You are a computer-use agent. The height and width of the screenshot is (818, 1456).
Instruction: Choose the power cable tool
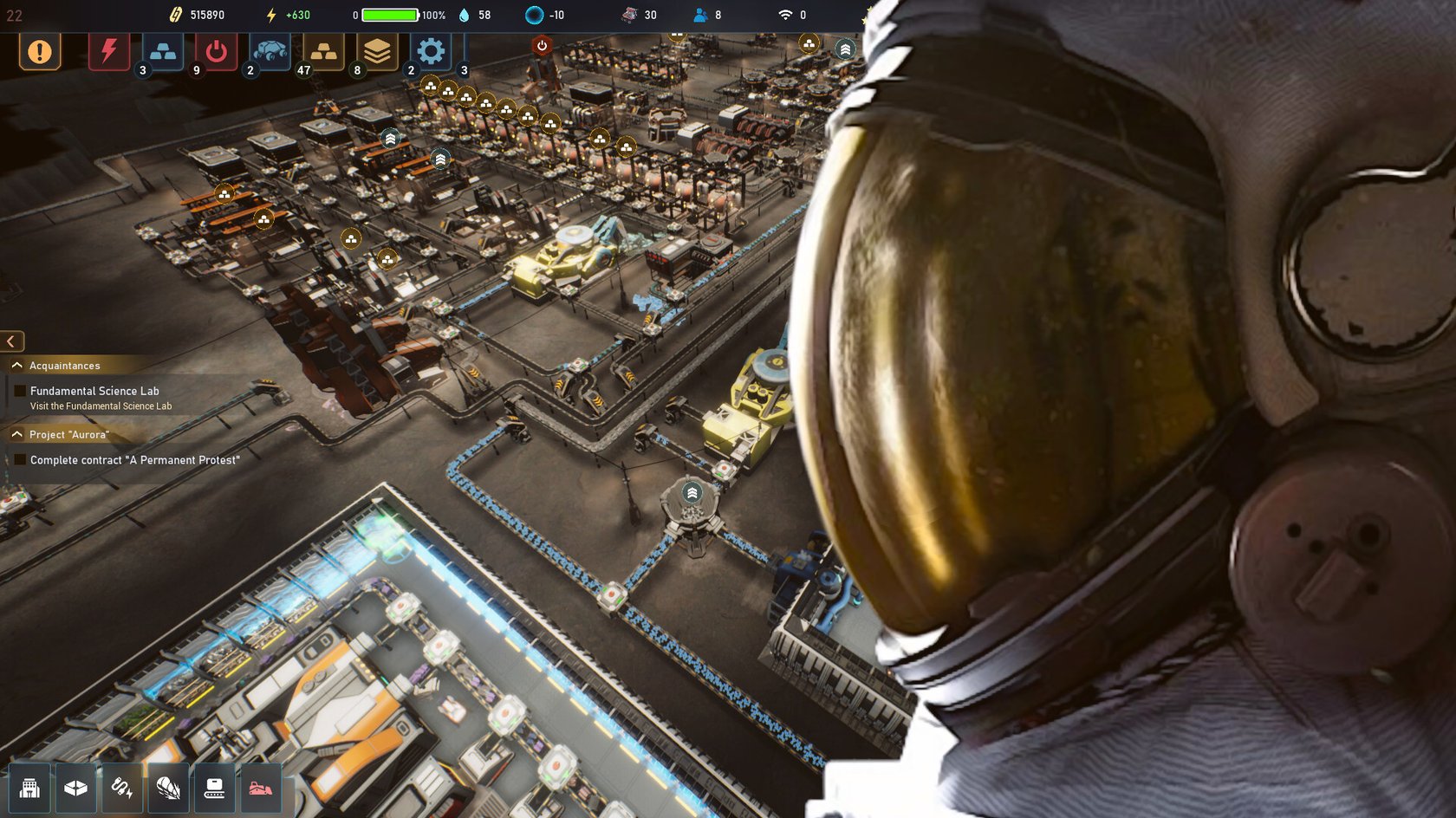point(122,788)
